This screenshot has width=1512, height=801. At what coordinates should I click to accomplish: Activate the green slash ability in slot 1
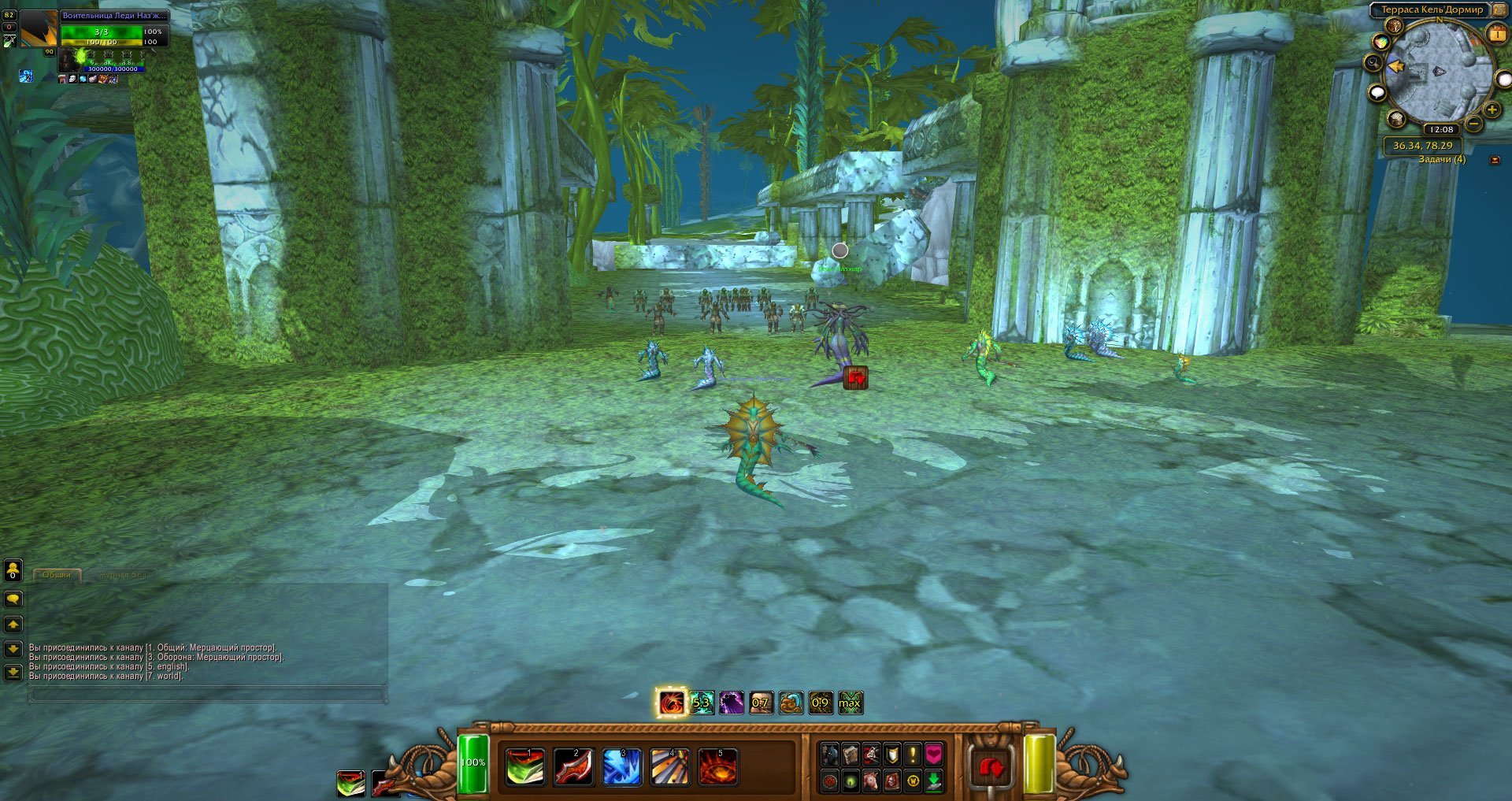pyautogui.click(x=524, y=767)
